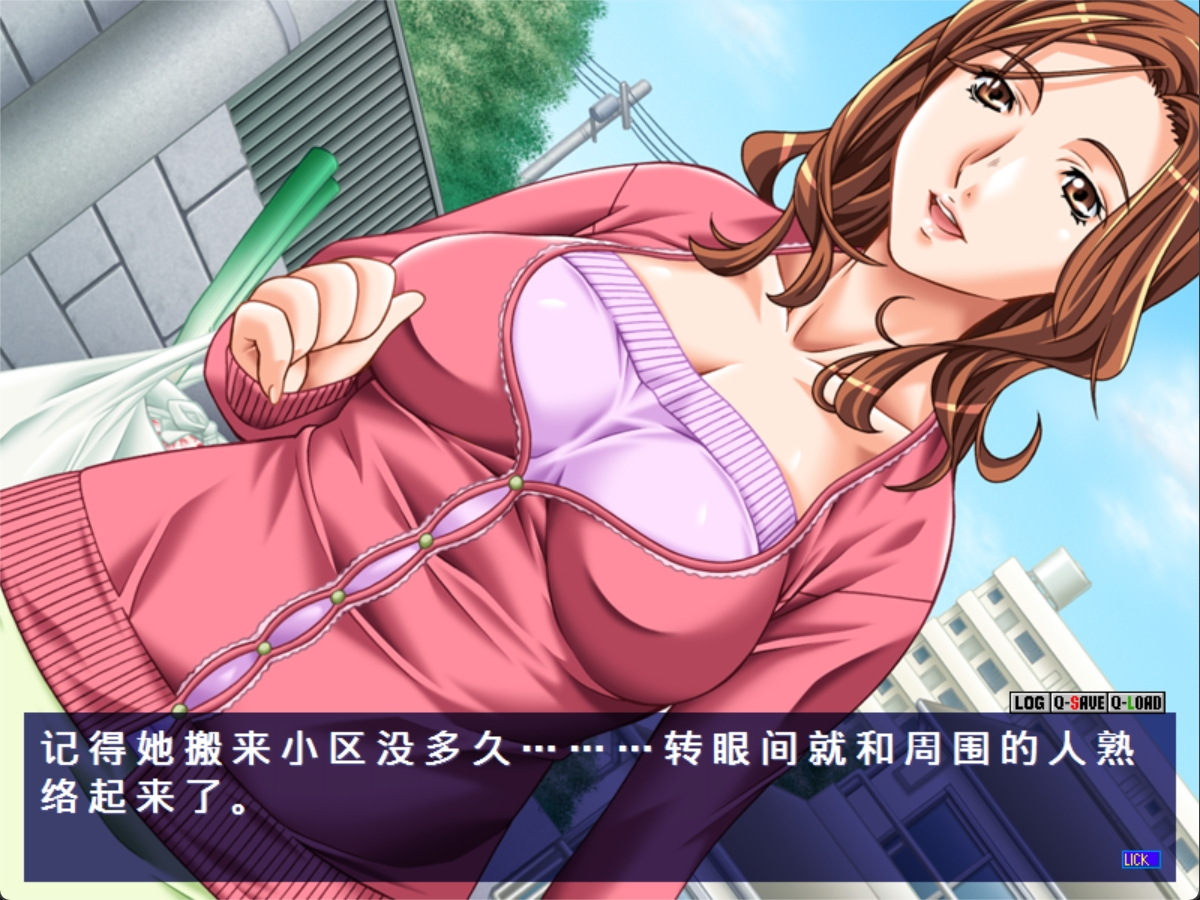
Task: Click the blue click-to-continue indicator
Action: 1140,859
